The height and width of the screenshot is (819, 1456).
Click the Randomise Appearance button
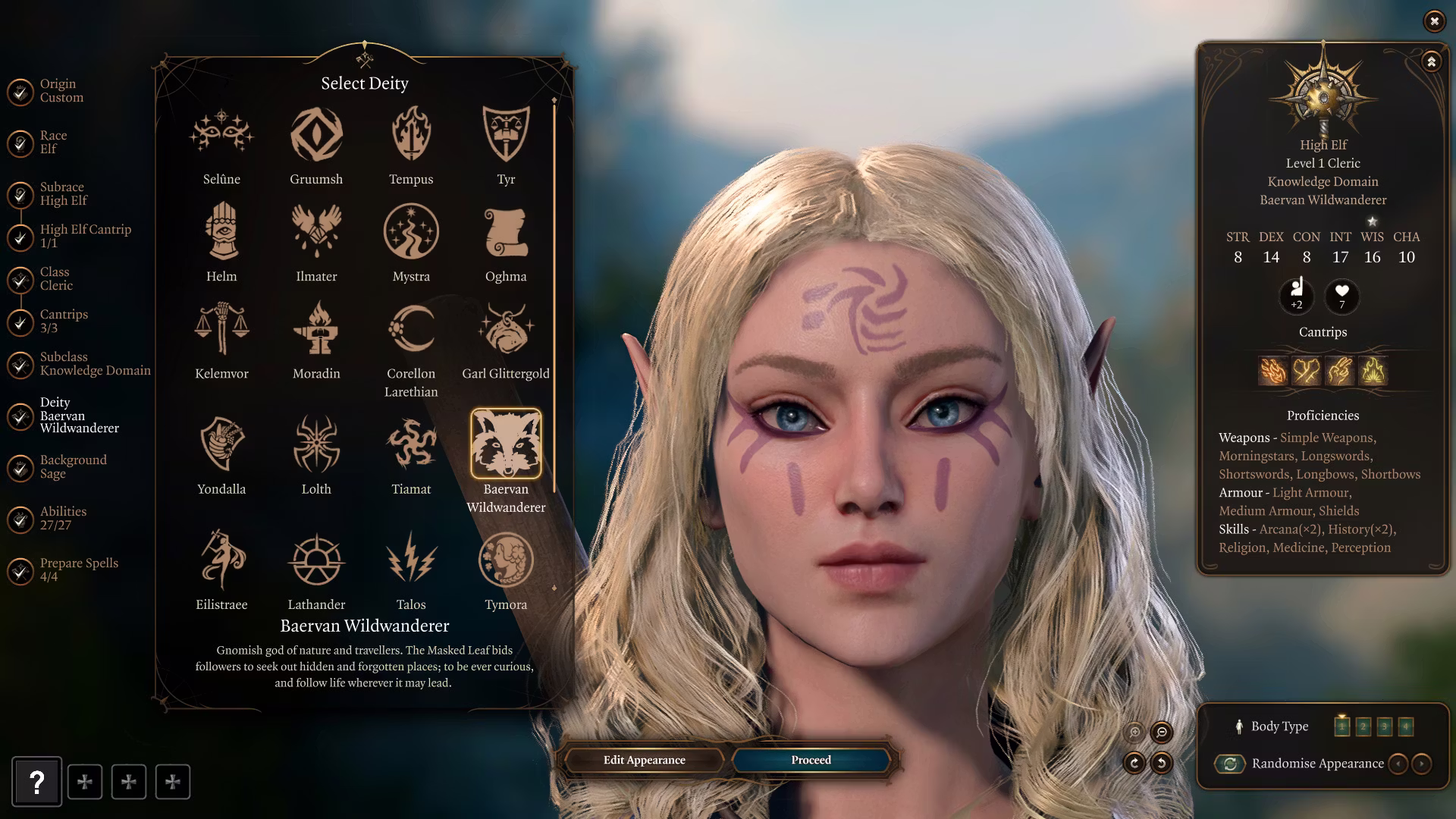click(1230, 764)
